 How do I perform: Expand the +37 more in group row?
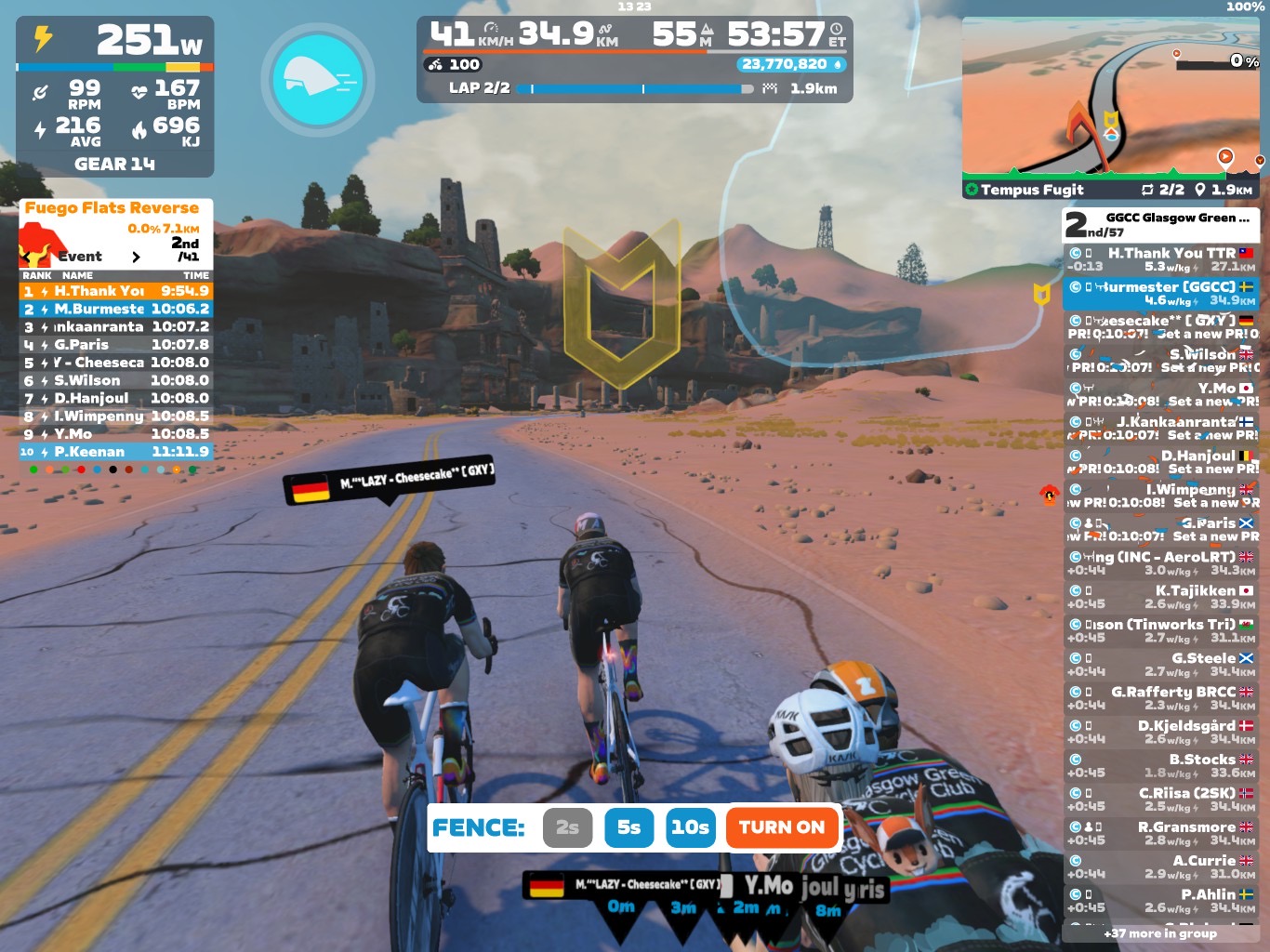tap(1160, 933)
